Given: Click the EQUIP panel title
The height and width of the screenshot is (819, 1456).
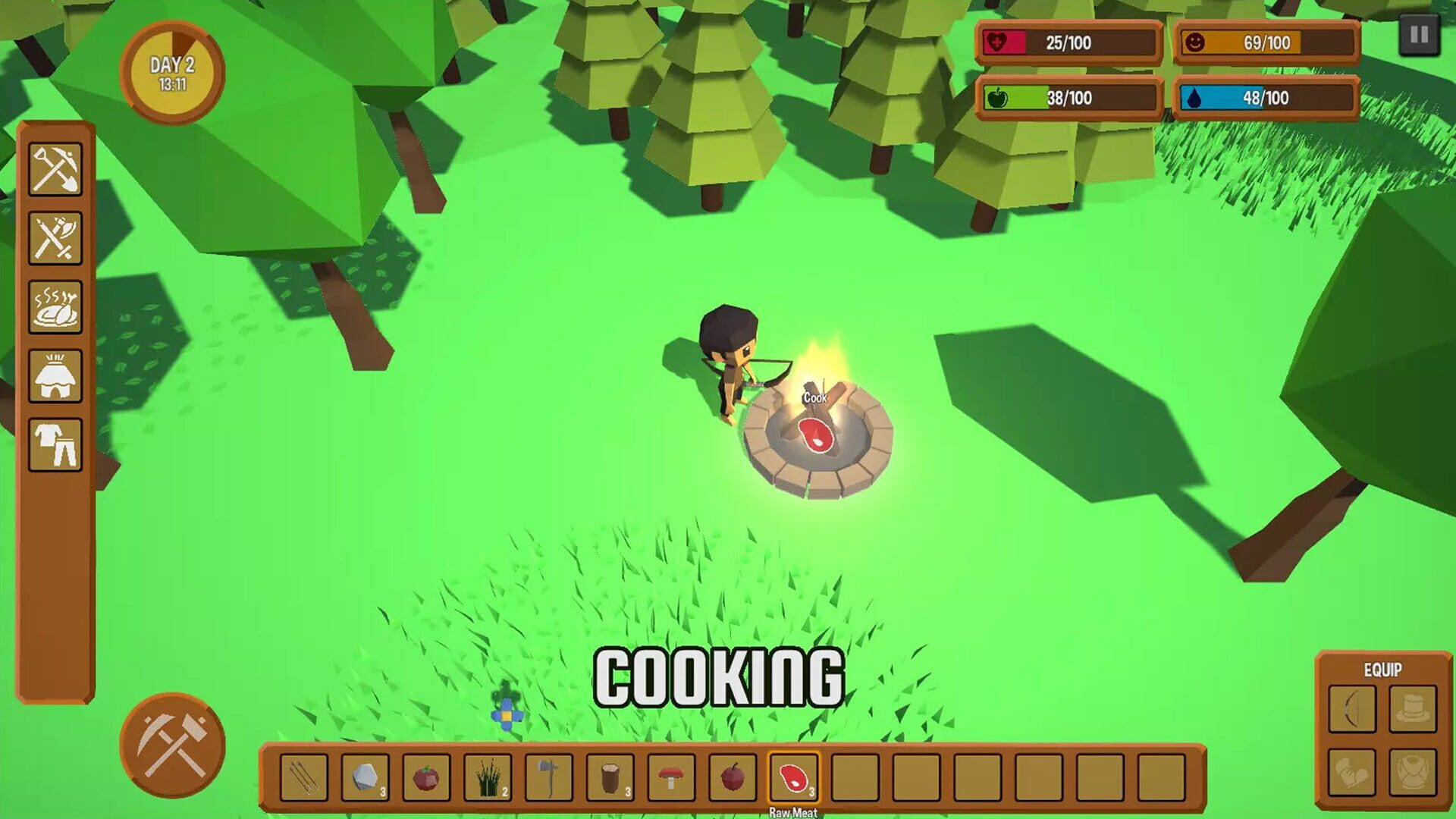Looking at the screenshot, I should point(1382,669).
